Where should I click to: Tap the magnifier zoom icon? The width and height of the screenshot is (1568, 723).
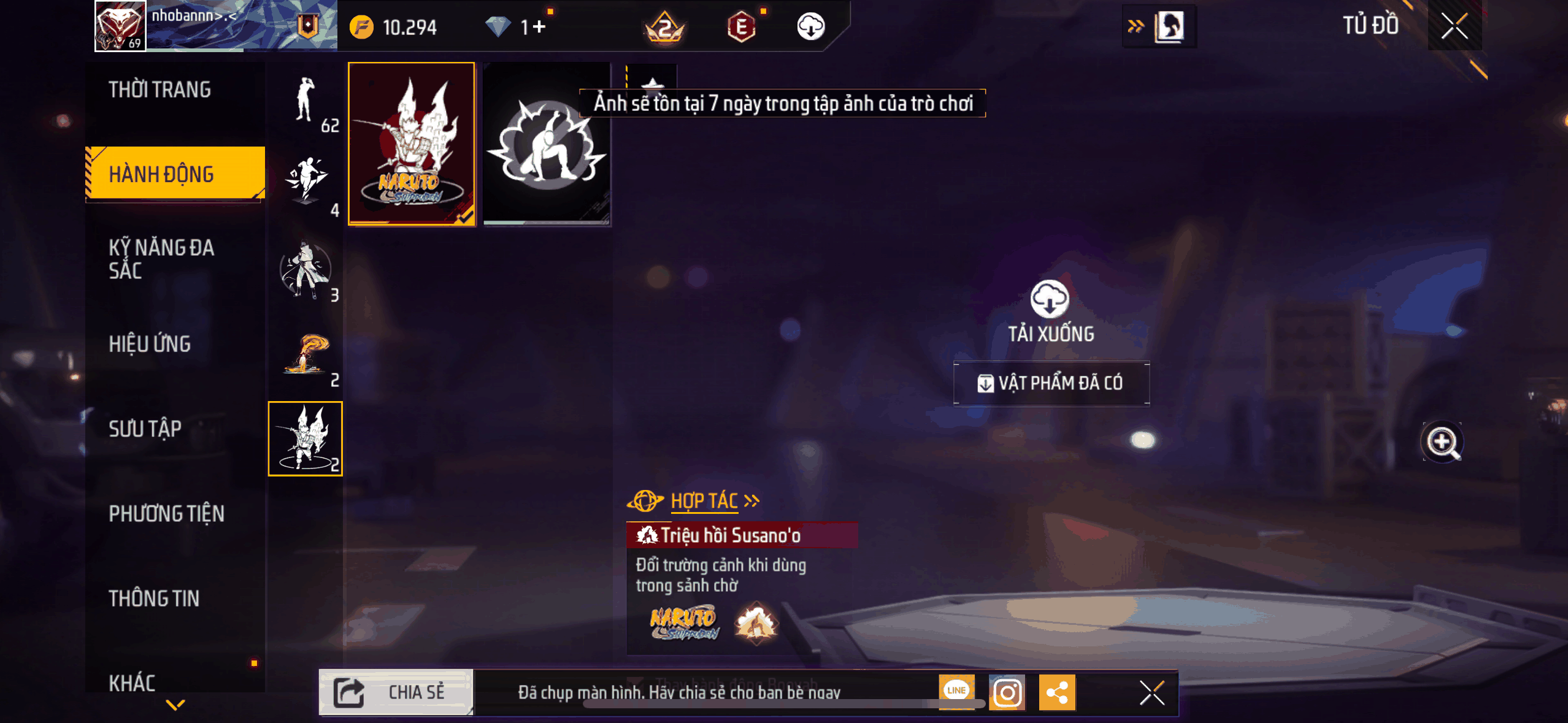[1442, 442]
